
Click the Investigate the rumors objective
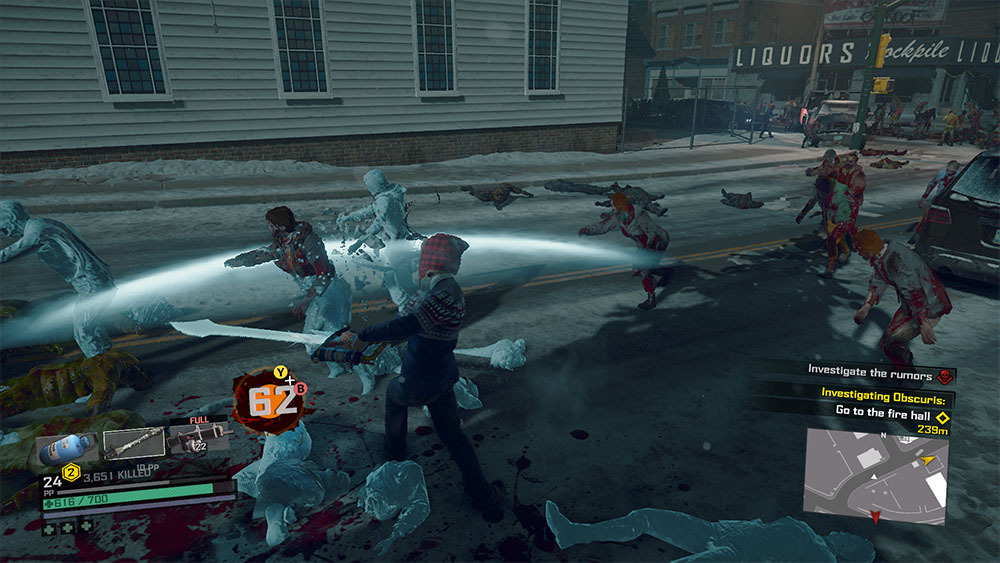(868, 371)
